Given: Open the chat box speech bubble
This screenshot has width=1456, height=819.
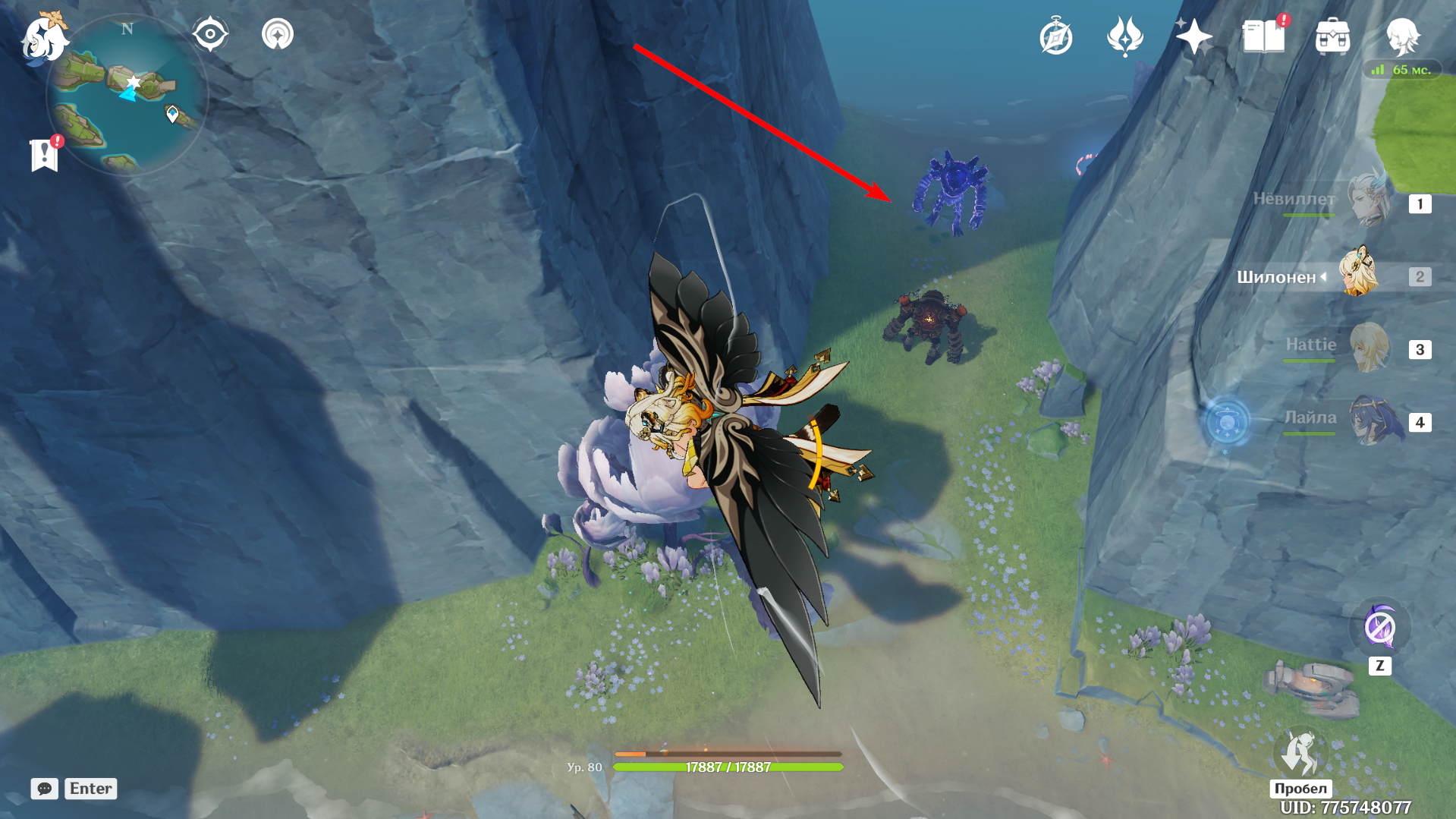Looking at the screenshot, I should point(45,789).
